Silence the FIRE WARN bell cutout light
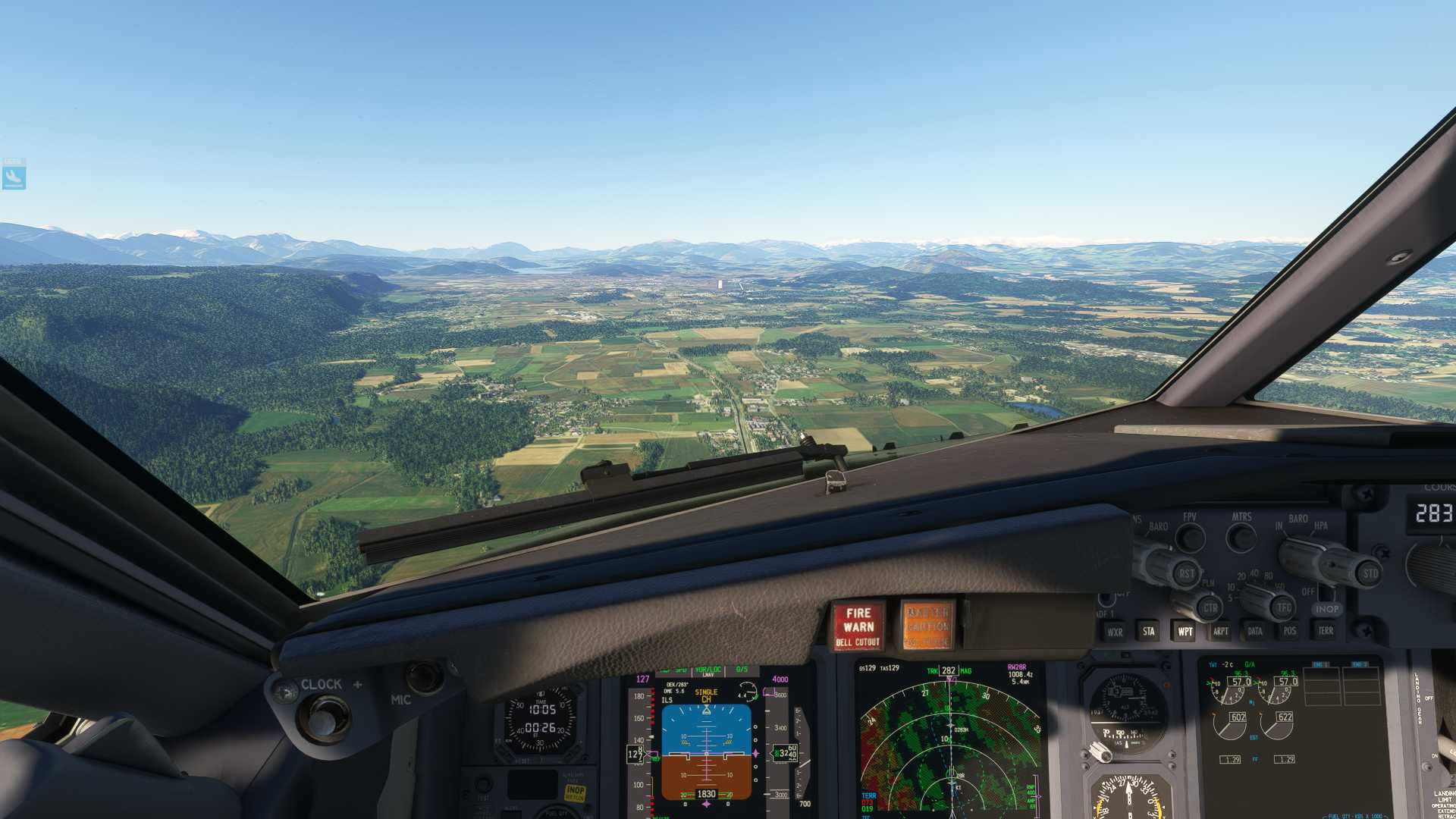1456x819 pixels. [858, 626]
